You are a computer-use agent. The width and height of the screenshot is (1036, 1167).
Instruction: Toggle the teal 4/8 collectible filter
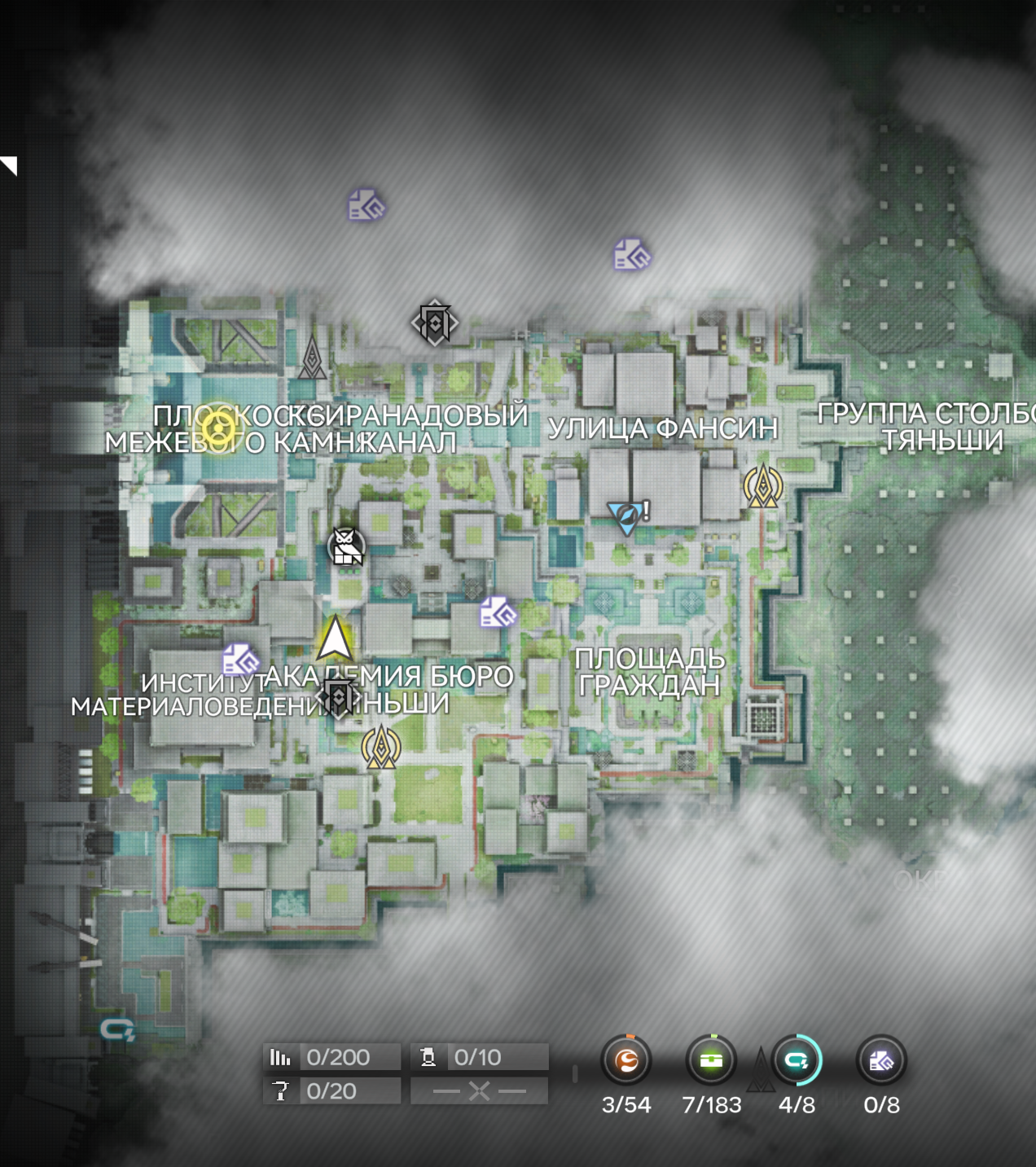click(x=797, y=1060)
